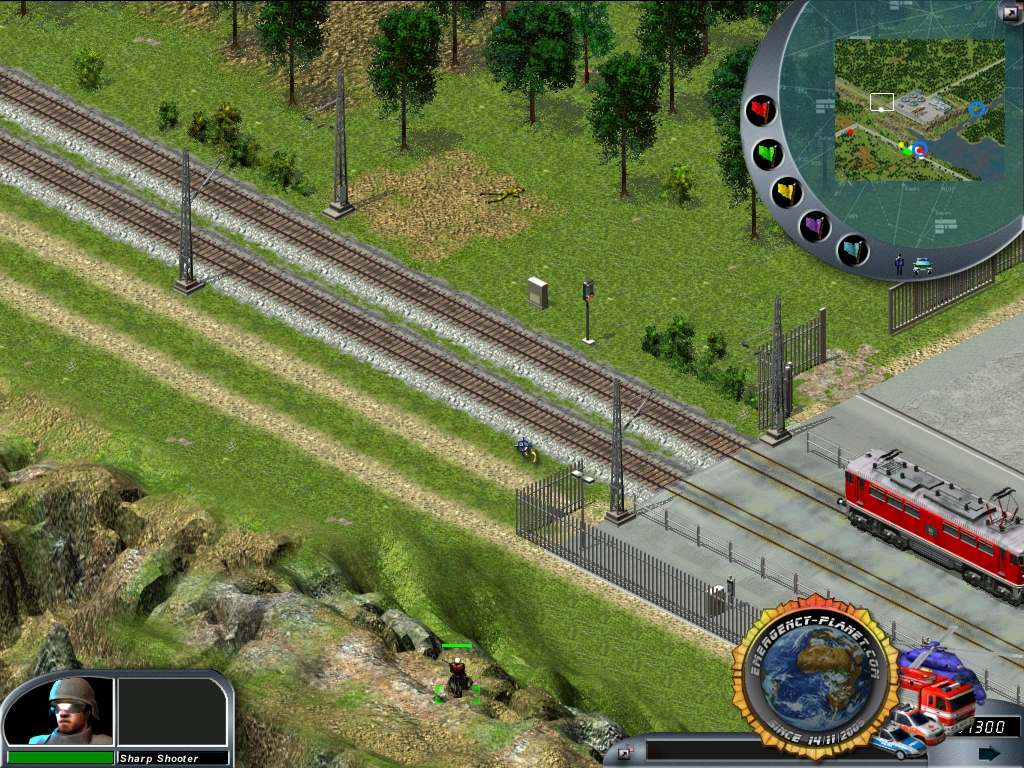The image size is (1024, 768).
Task: Click the minimap terrain view
Action: click(x=919, y=110)
